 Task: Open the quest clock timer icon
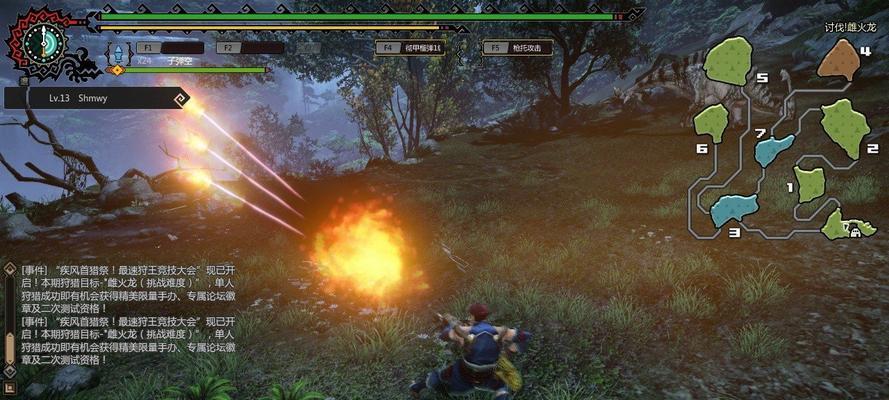[x=43, y=40]
